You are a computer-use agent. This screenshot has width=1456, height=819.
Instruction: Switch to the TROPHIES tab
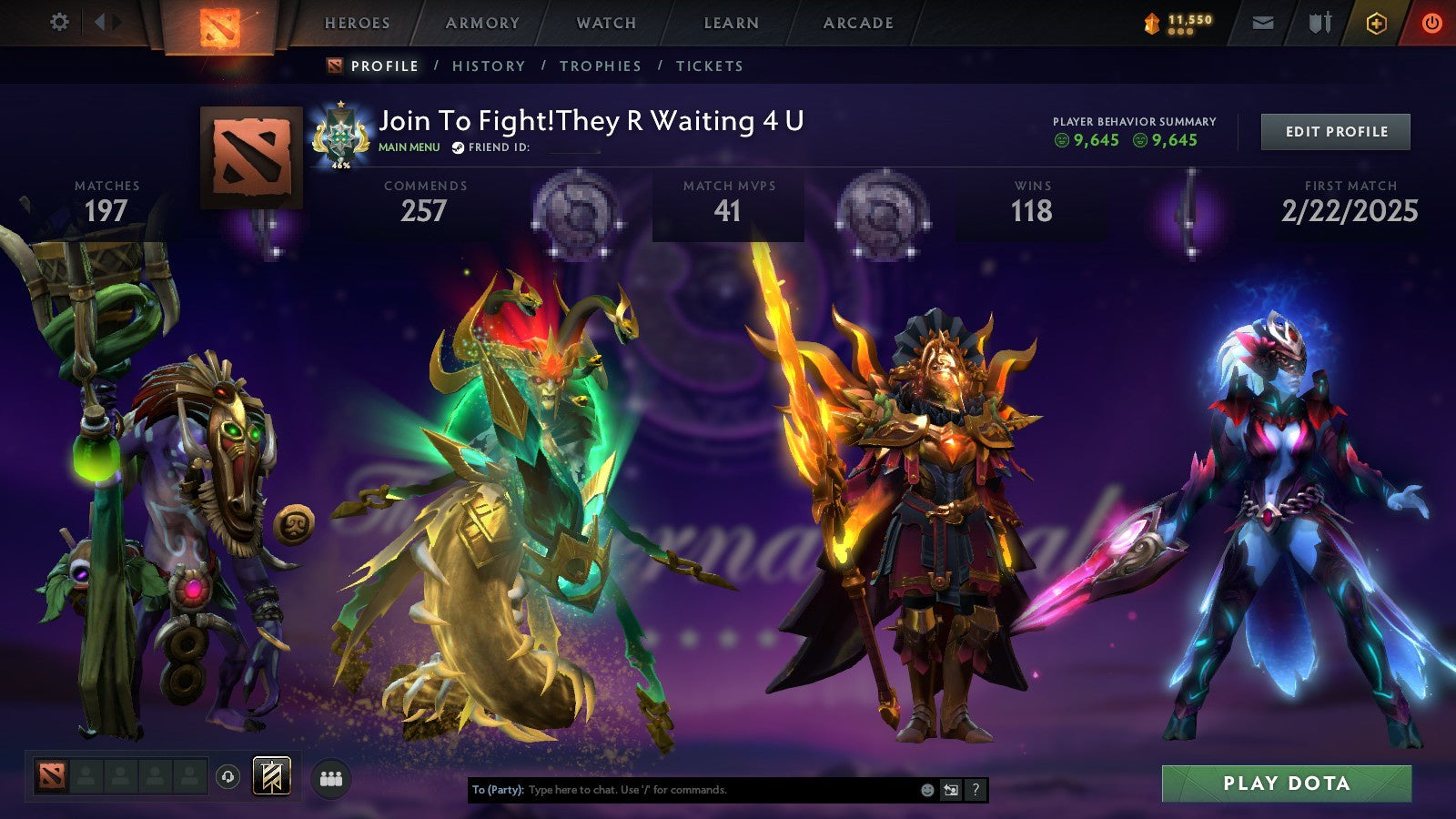pyautogui.click(x=602, y=66)
